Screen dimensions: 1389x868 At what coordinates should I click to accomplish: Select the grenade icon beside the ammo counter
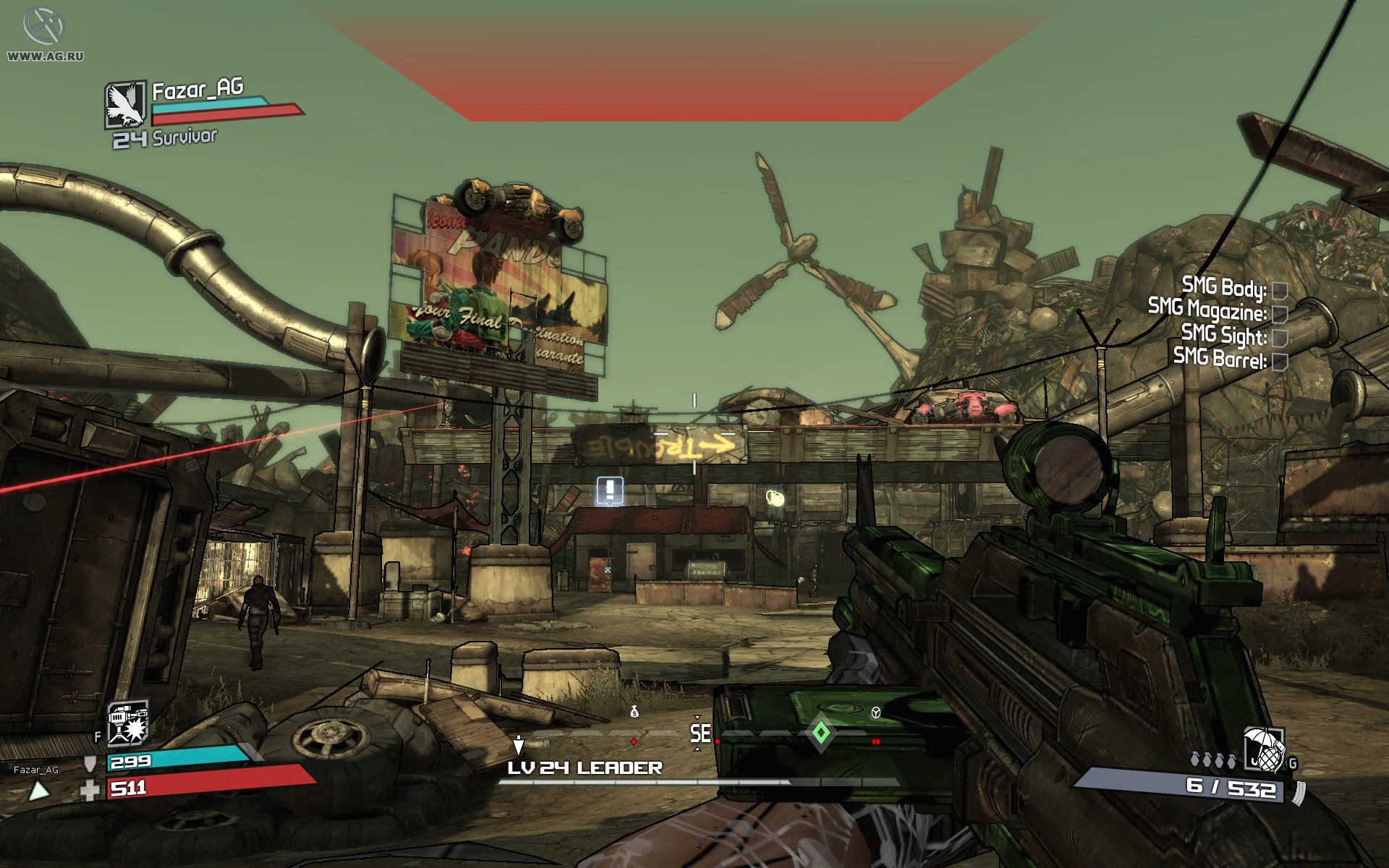point(1263,752)
